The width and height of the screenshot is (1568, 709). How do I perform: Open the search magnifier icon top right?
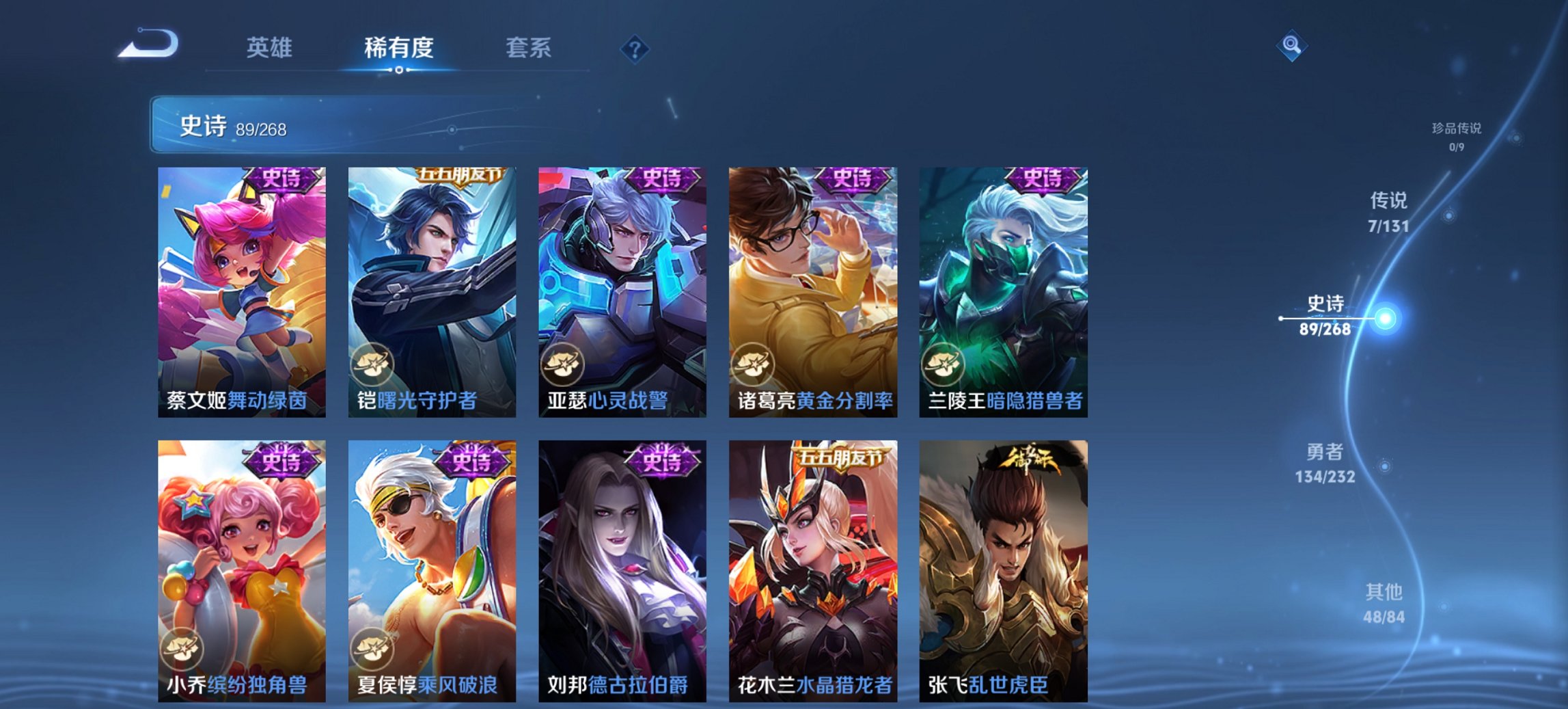(1291, 46)
